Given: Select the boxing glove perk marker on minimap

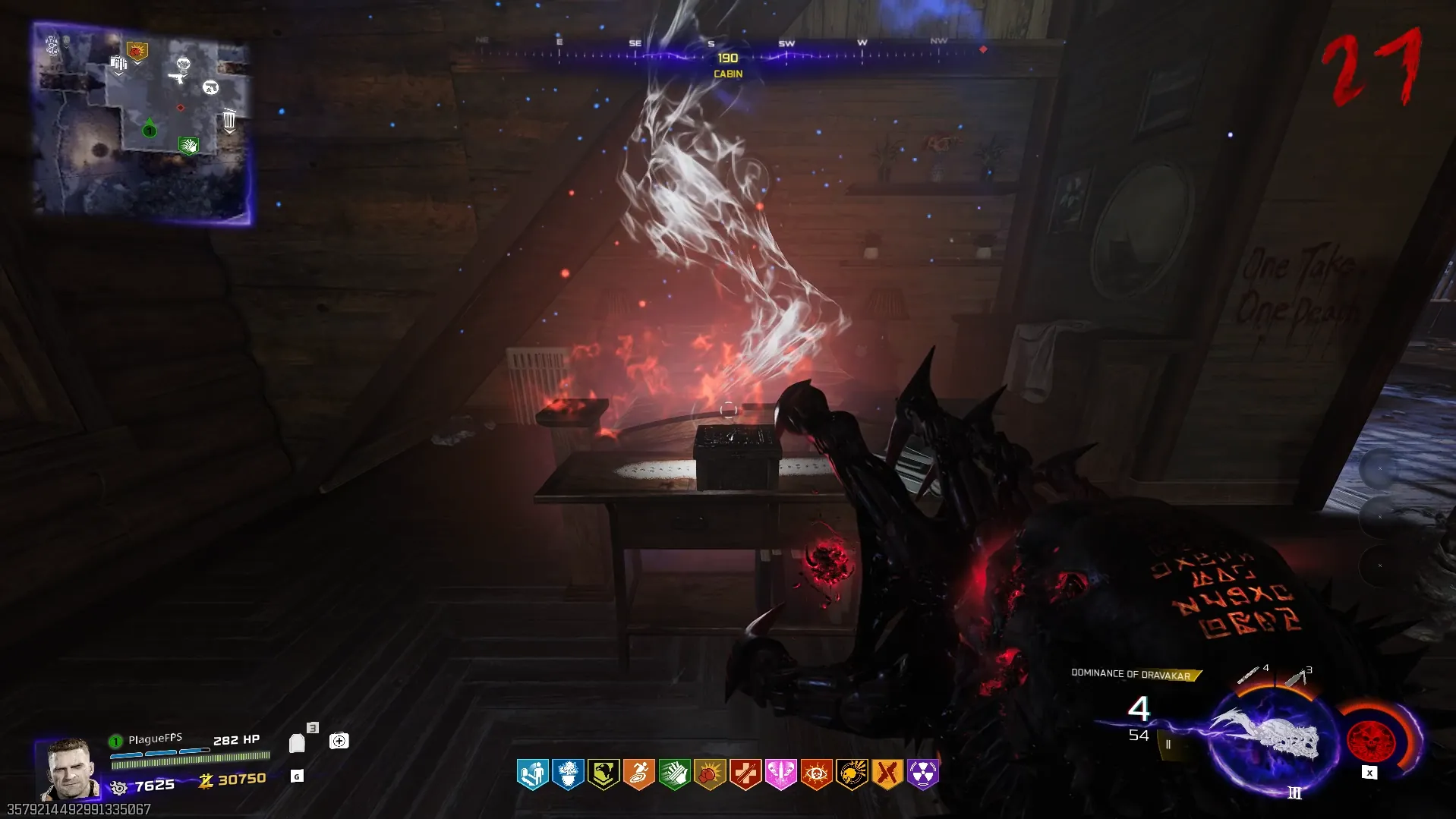Looking at the screenshot, I should 137,52.
